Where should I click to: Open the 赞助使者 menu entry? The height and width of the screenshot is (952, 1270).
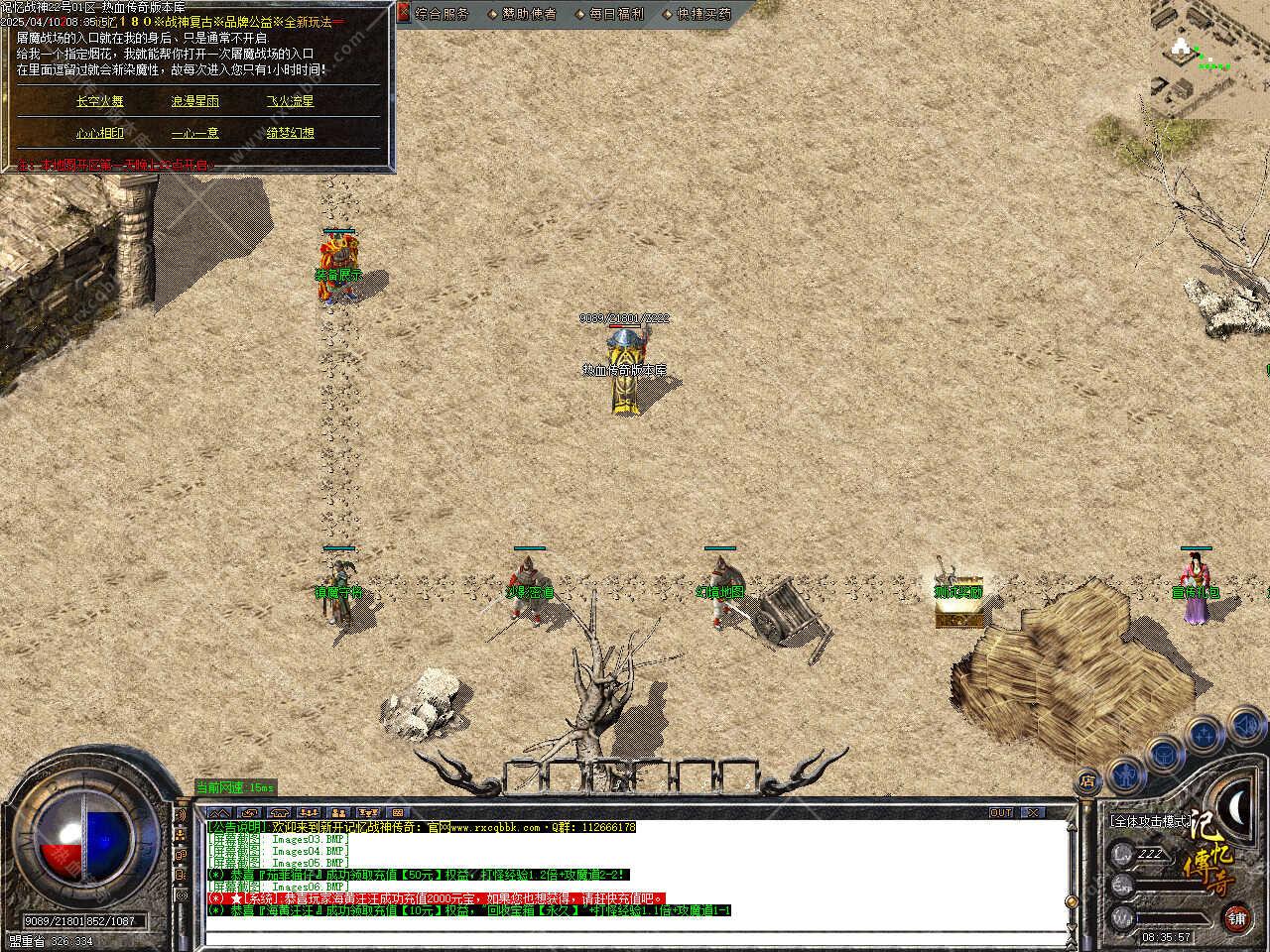pyautogui.click(x=529, y=14)
